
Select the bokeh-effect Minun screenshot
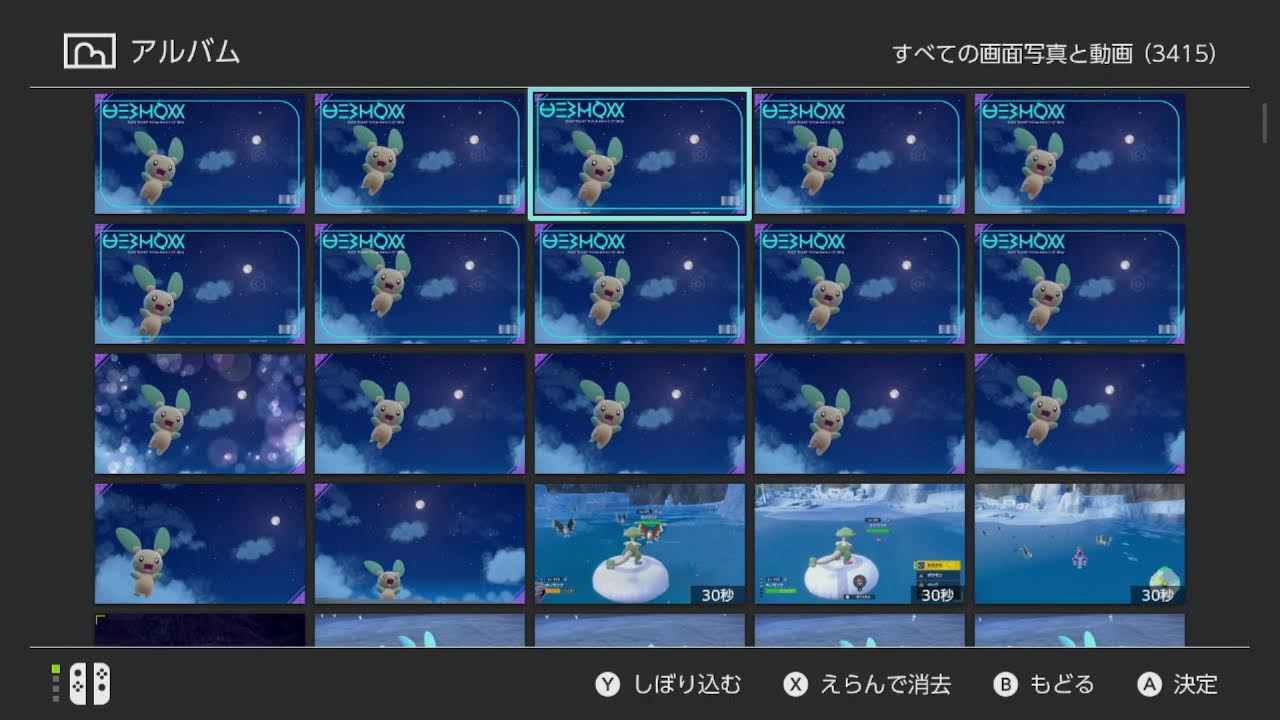pyautogui.click(x=198, y=413)
